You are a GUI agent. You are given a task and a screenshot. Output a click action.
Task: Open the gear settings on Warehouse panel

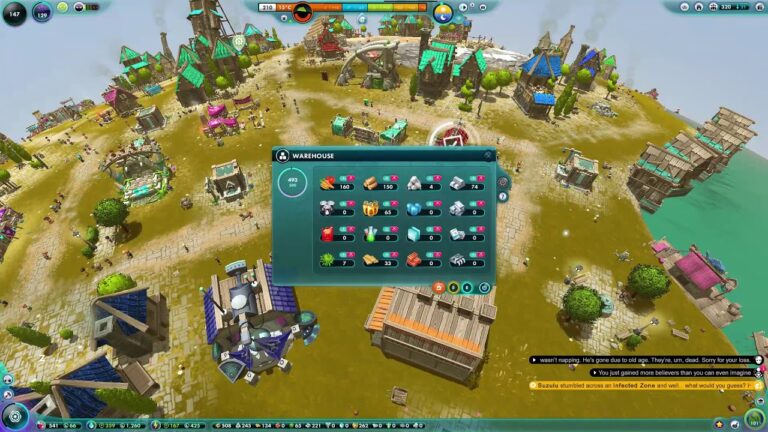point(503,183)
